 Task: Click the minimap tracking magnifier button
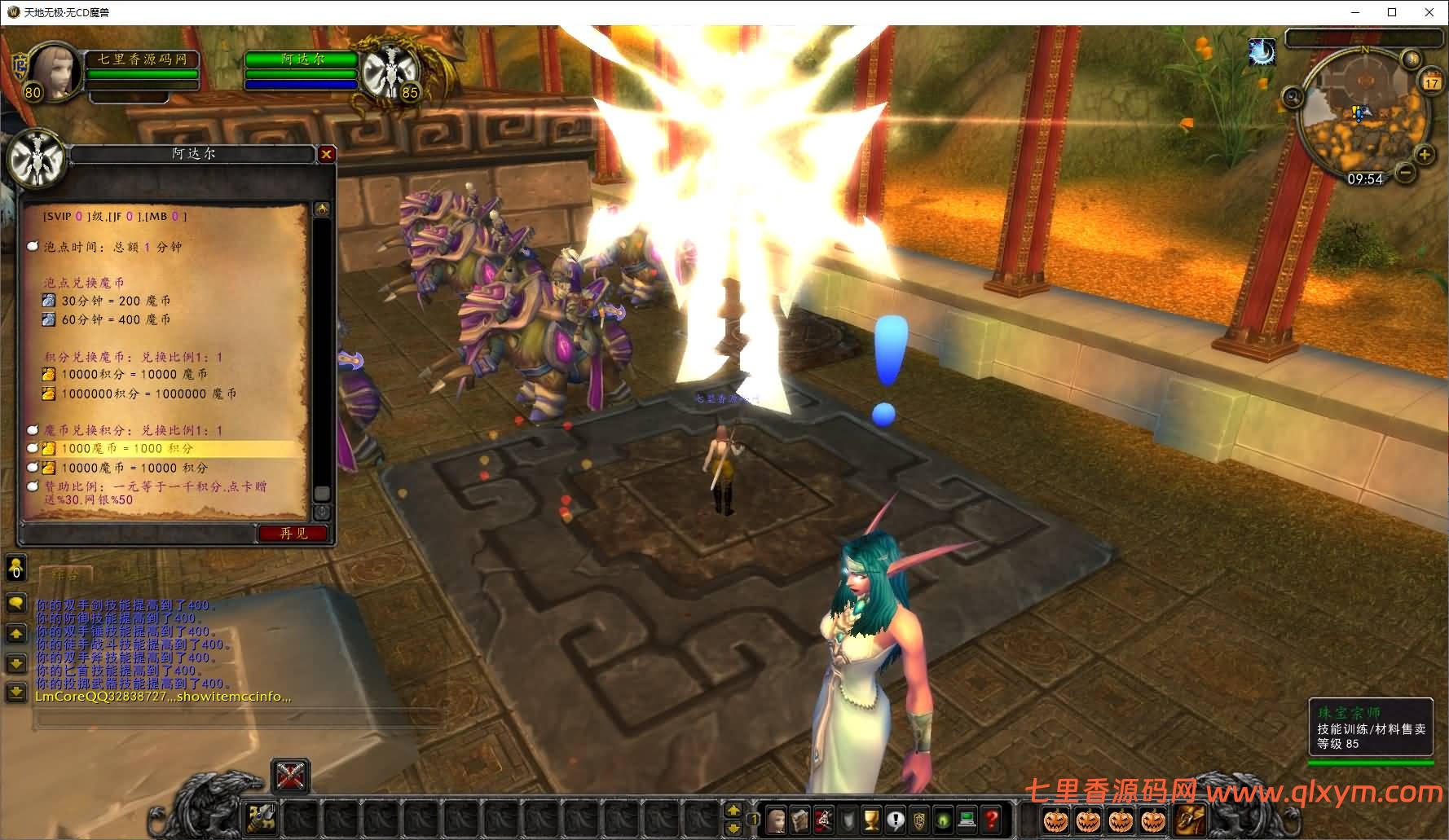[x=1293, y=99]
